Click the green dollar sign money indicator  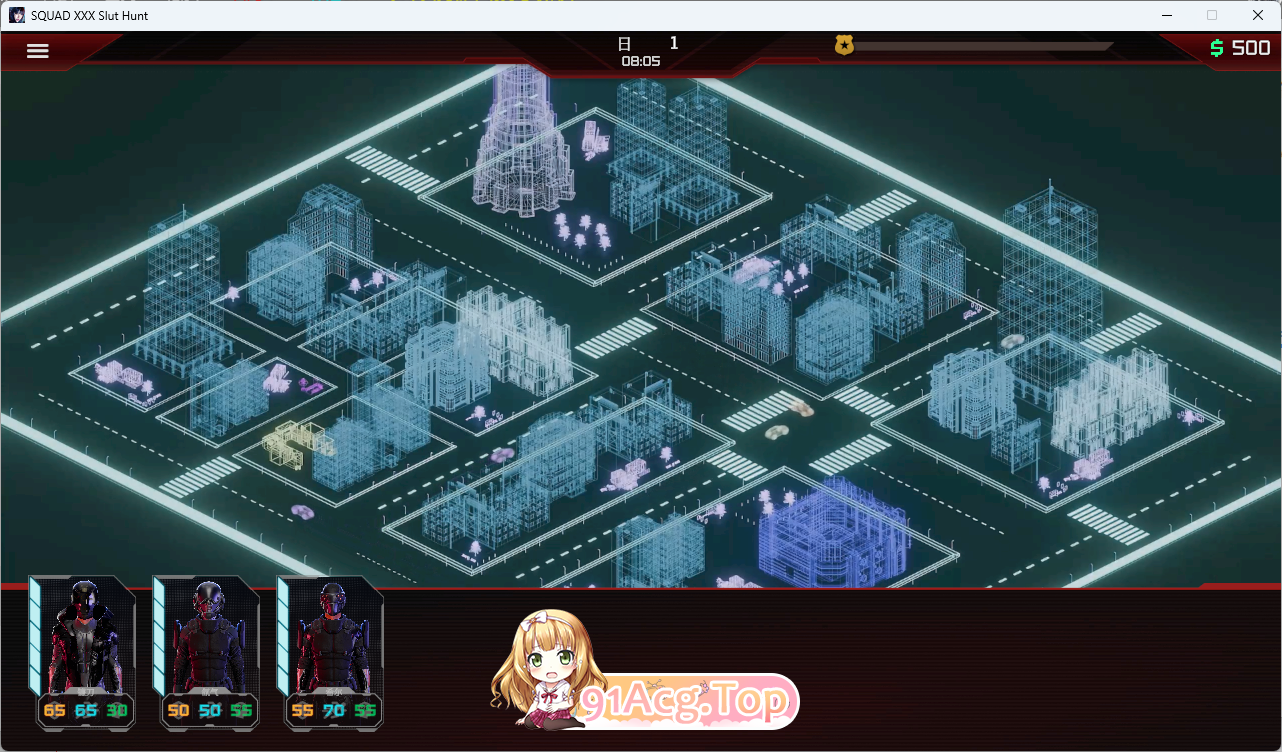point(1216,46)
